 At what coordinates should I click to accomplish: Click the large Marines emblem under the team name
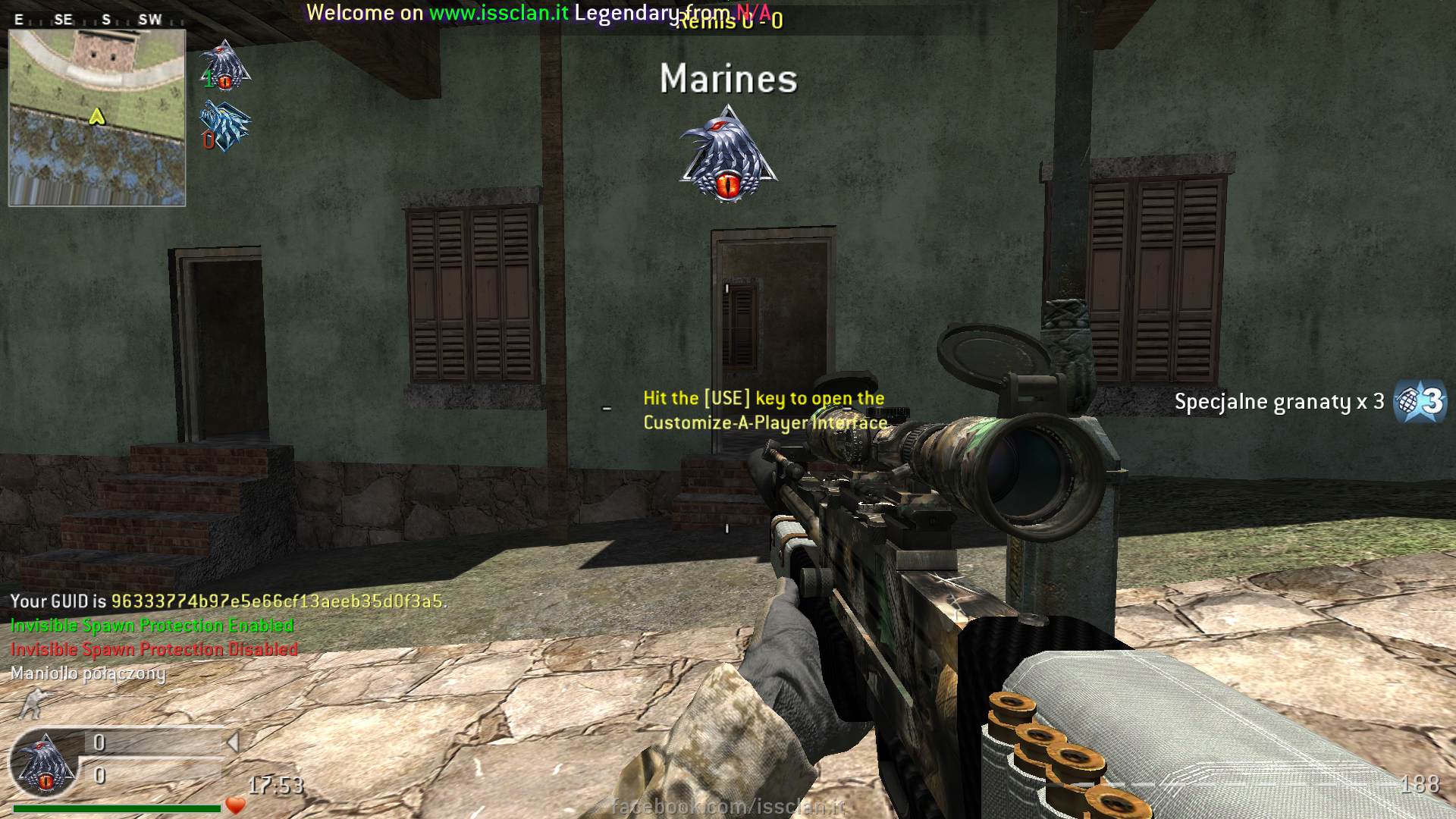[x=729, y=156]
